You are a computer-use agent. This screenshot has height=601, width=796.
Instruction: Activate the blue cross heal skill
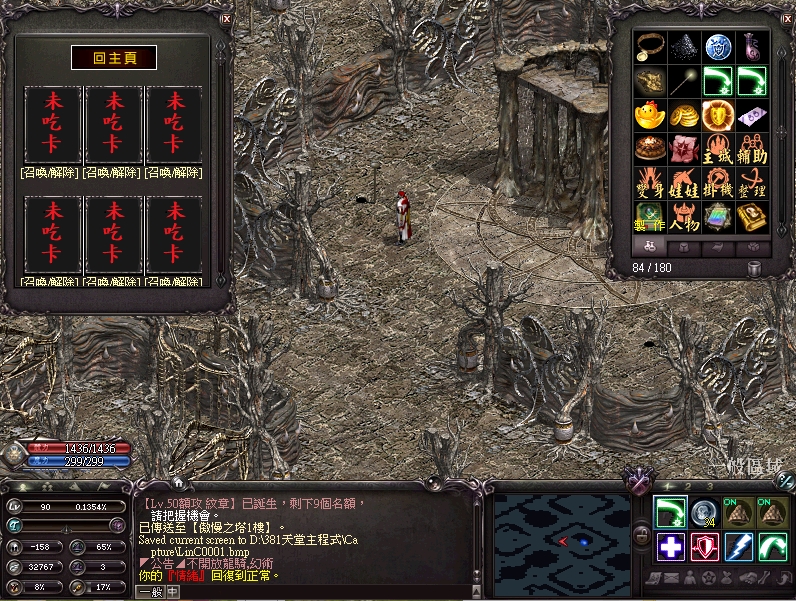click(x=671, y=547)
